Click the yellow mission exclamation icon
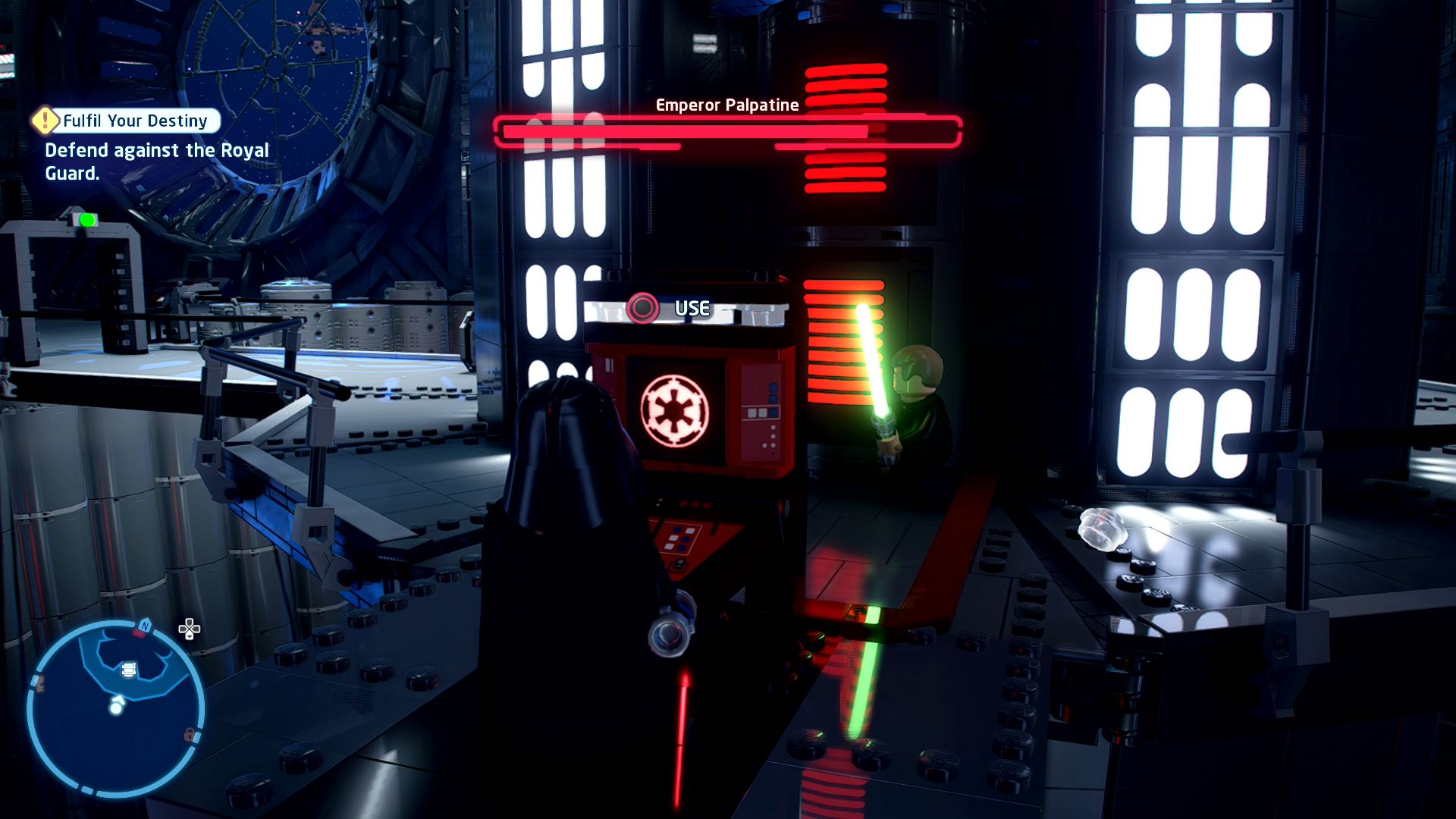The width and height of the screenshot is (1456, 819). pyautogui.click(x=45, y=120)
